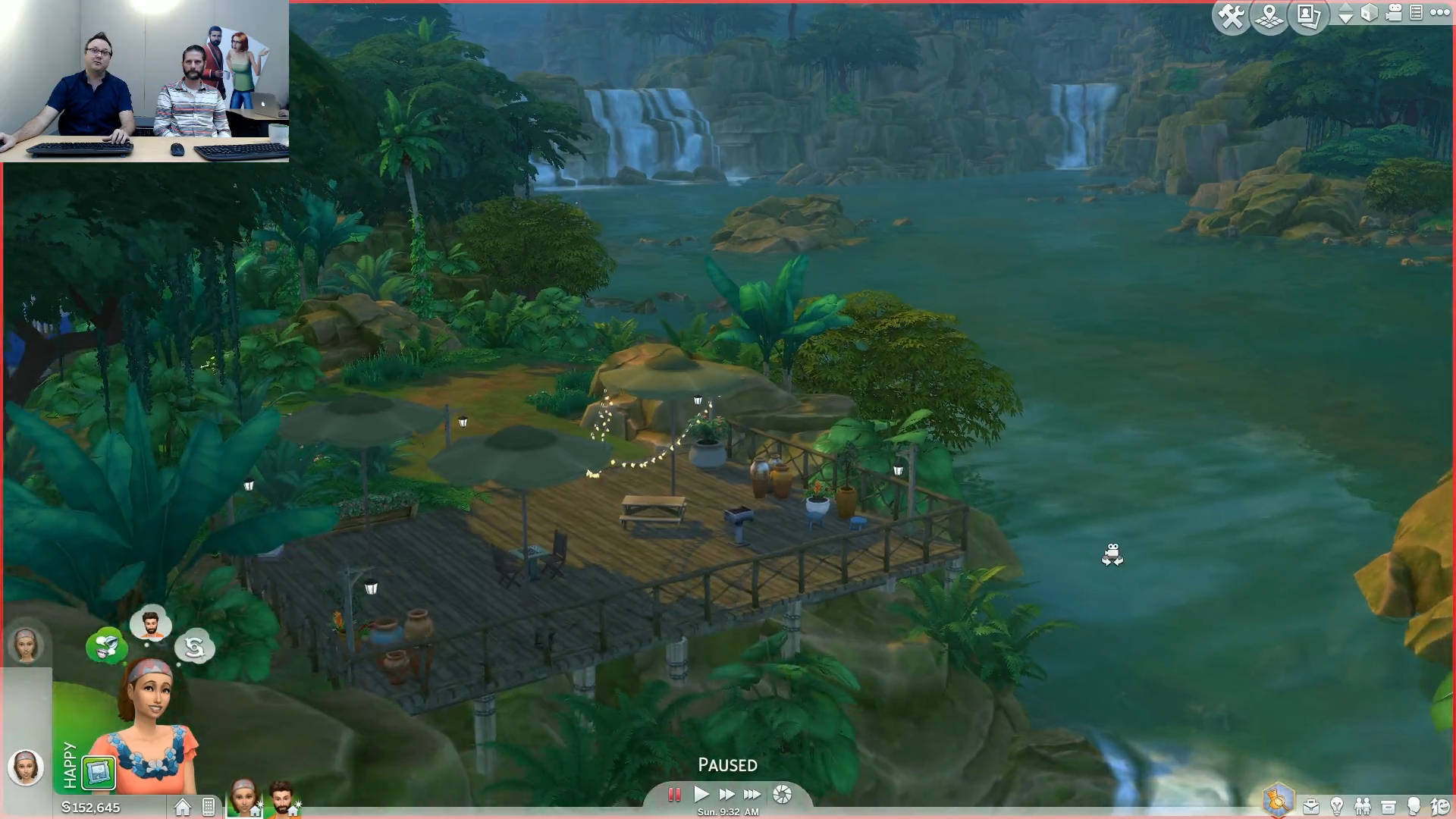1456x819 pixels.
Task: Resume the game at normal play speed
Action: pyautogui.click(x=701, y=795)
